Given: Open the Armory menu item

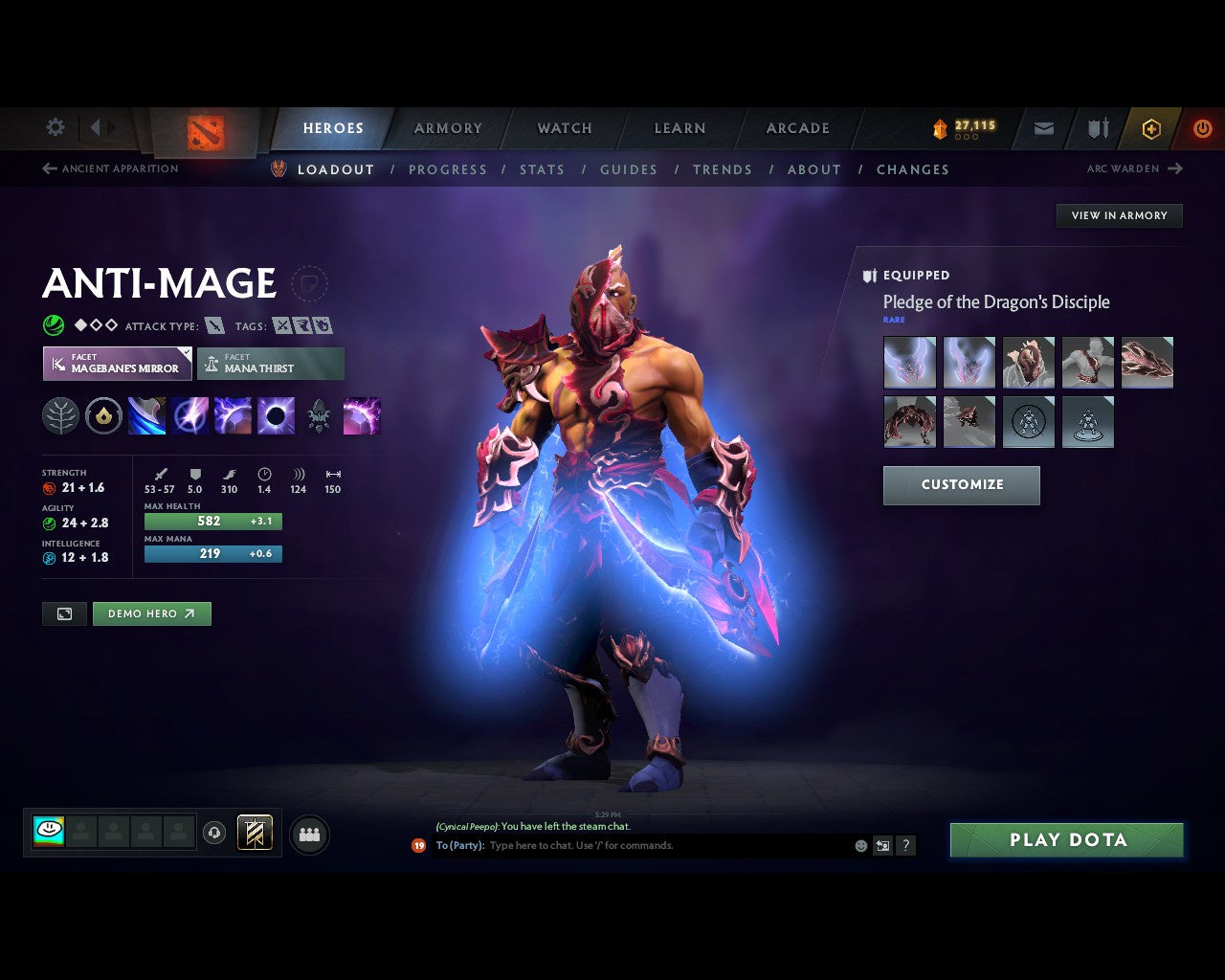Looking at the screenshot, I should [x=447, y=128].
